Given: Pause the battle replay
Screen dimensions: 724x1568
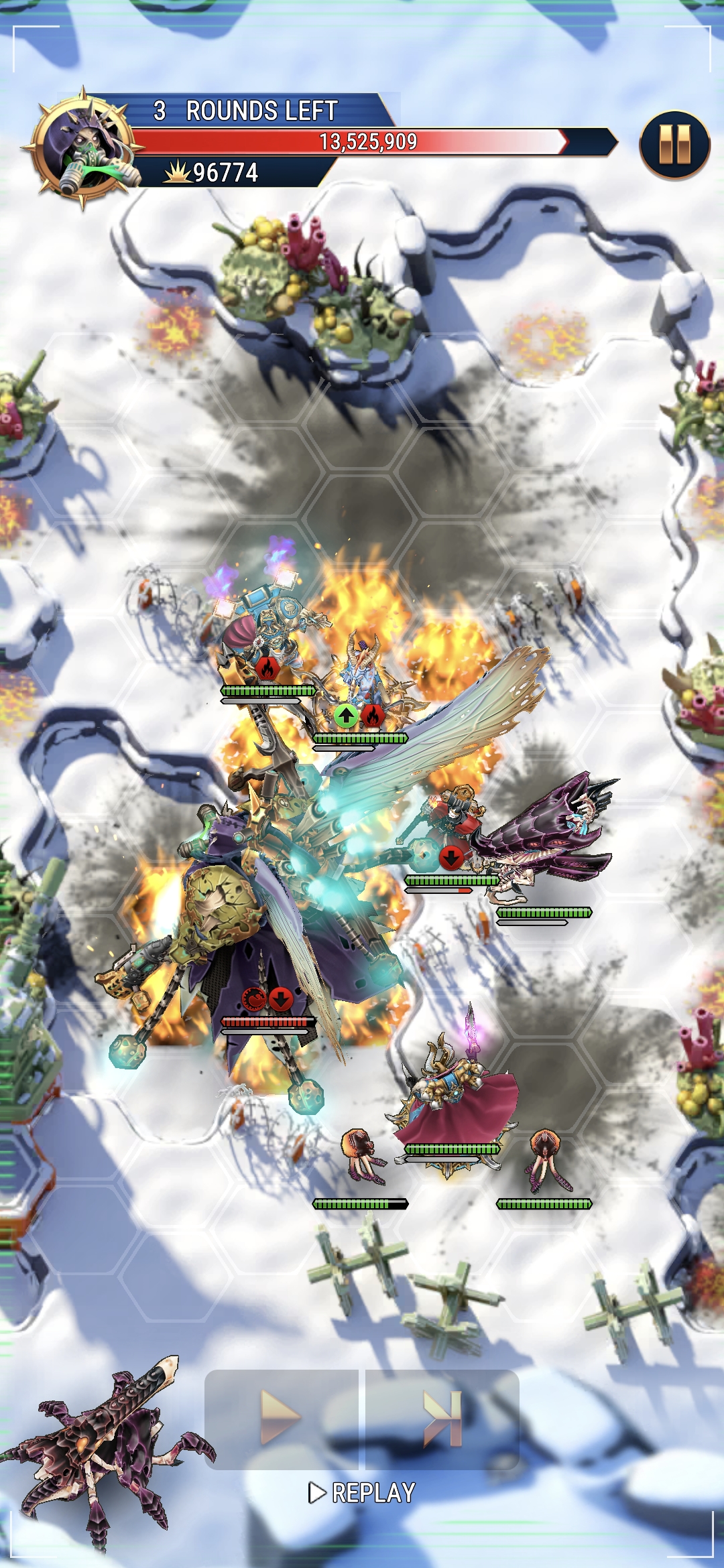Looking at the screenshot, I should pyautogui.click(x=674, y=145).
